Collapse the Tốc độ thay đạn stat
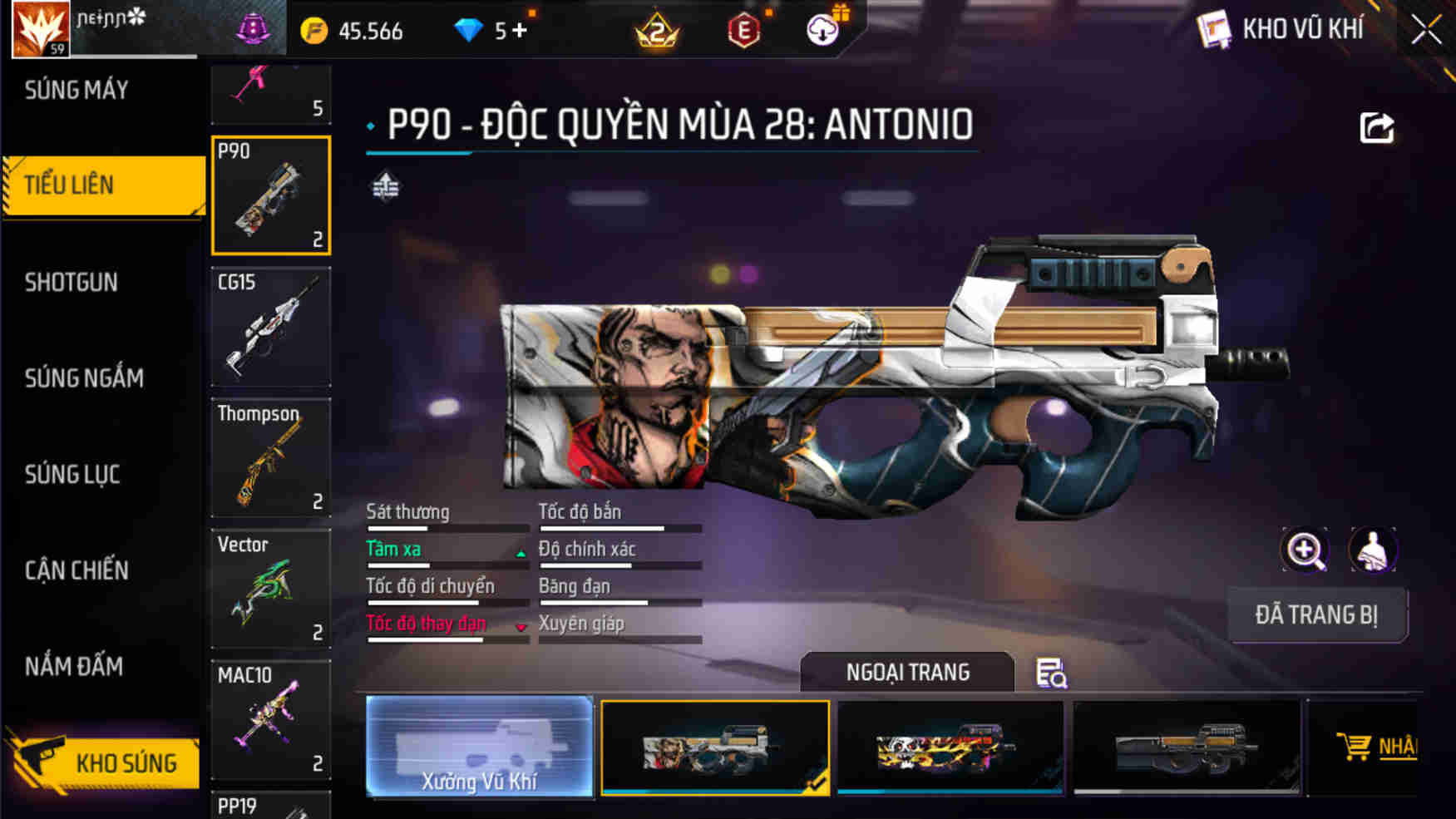 coord(522,628)
